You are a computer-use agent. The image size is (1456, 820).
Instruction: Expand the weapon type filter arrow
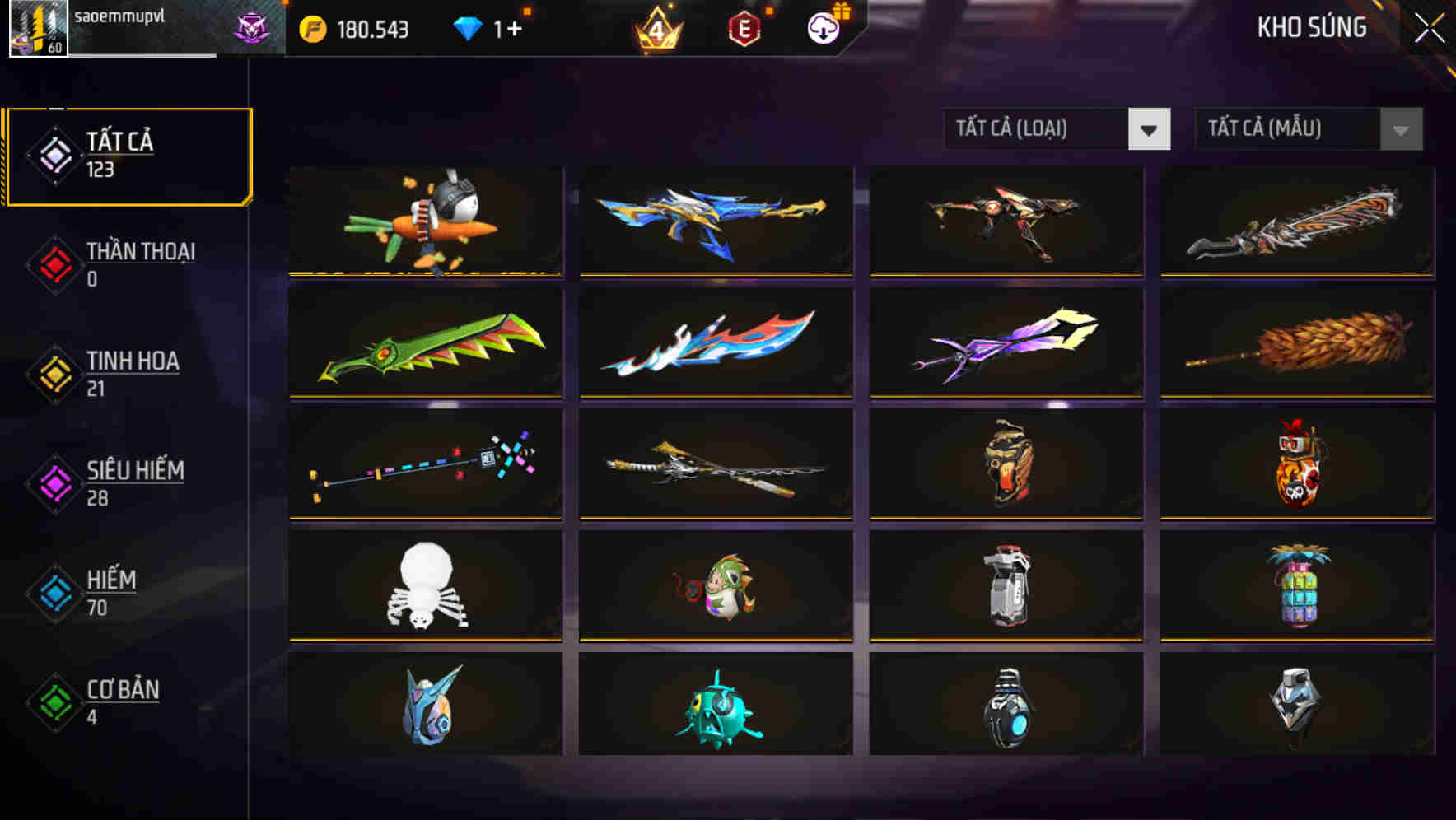pos(1150,129)
